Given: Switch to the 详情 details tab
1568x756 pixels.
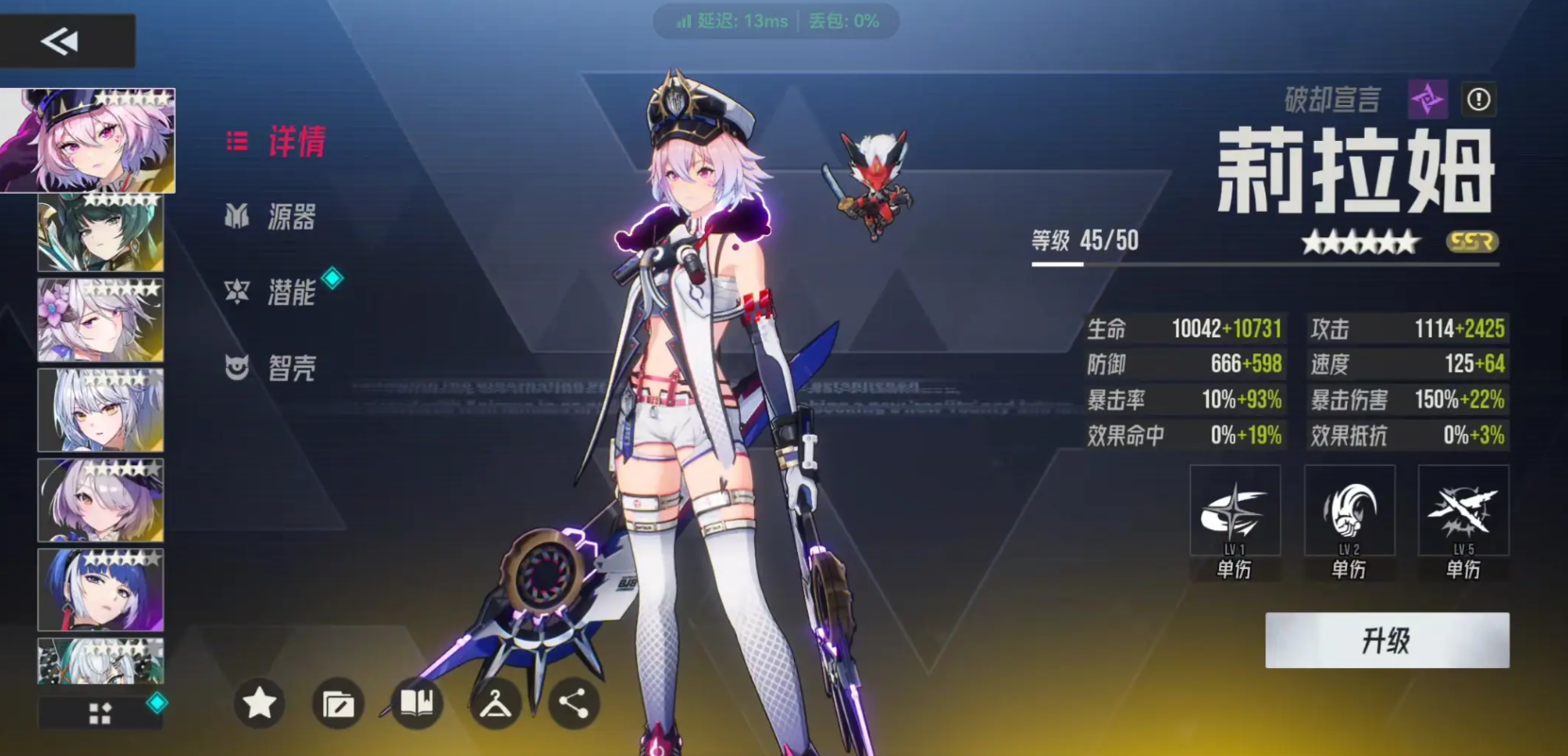Looking at the screenshot, I should point(278,142).
